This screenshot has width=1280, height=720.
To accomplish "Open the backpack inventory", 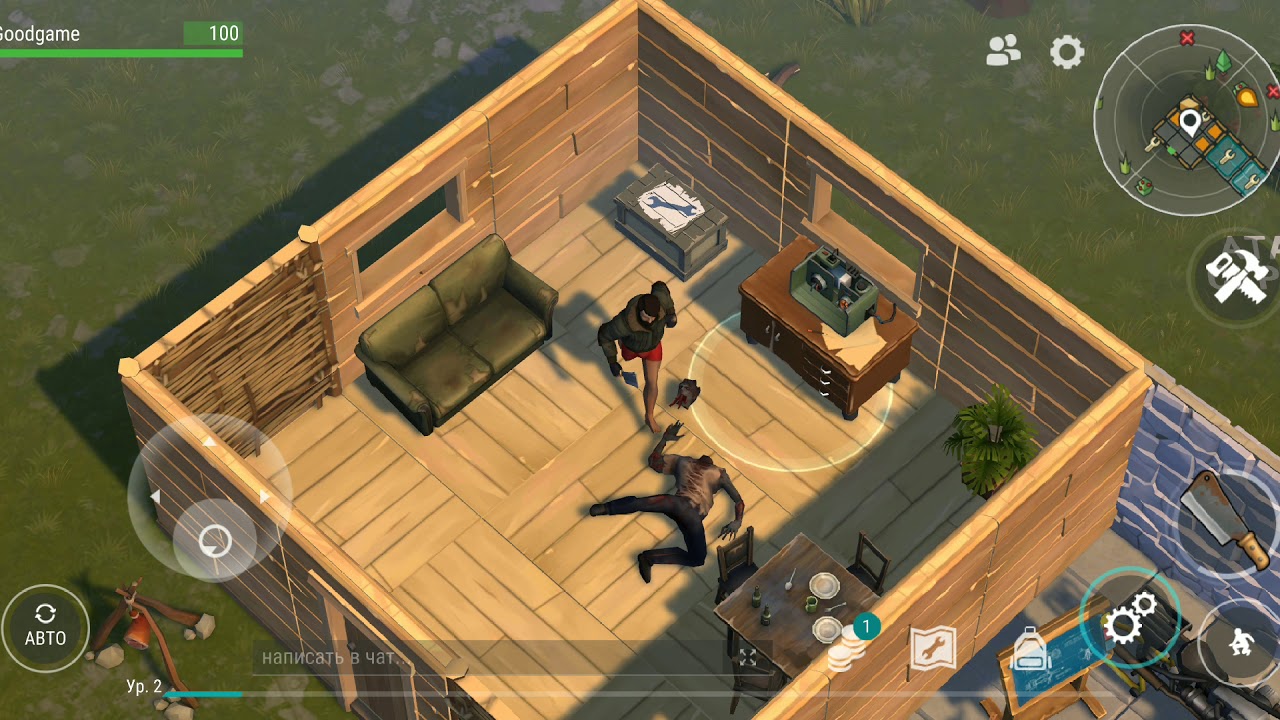I will [x=1030, y=650].
